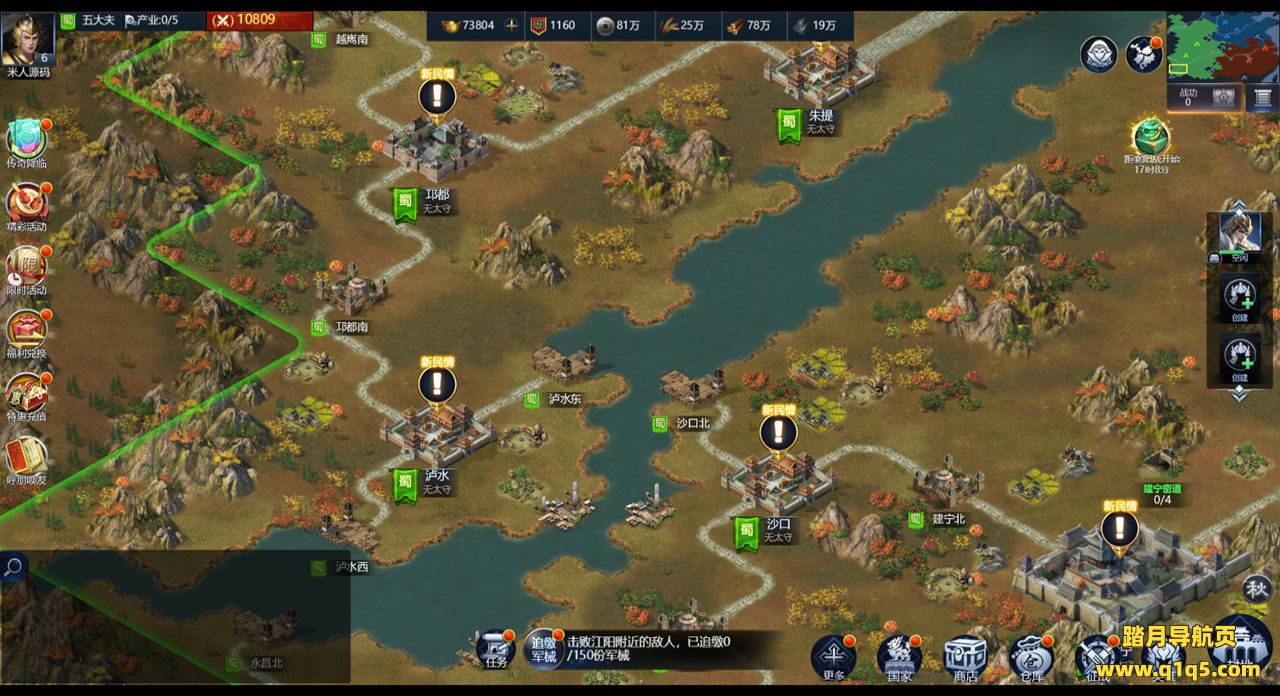Open 呼朋唤友 invite friends

(27, 458)
